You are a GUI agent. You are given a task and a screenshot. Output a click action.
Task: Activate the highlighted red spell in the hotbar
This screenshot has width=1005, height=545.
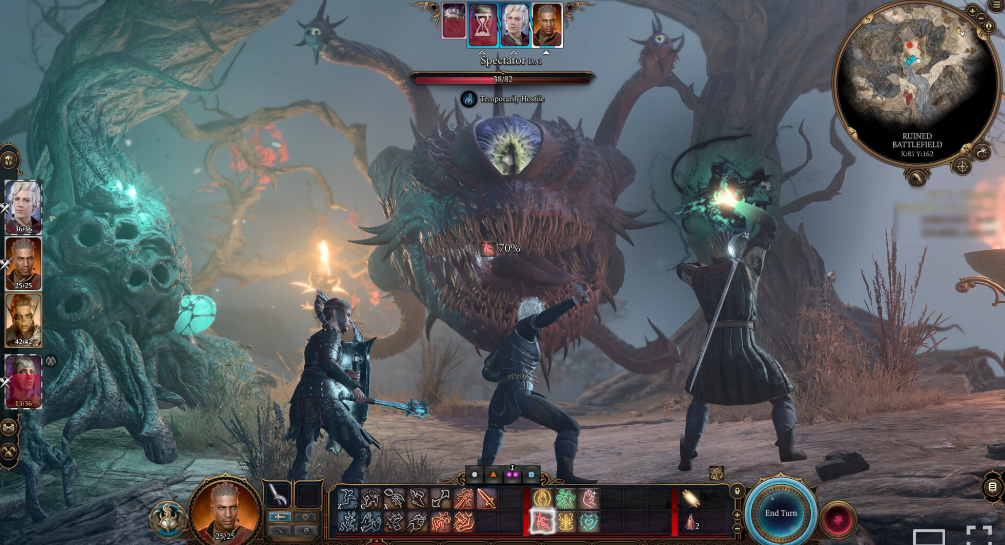coord(541,519)
